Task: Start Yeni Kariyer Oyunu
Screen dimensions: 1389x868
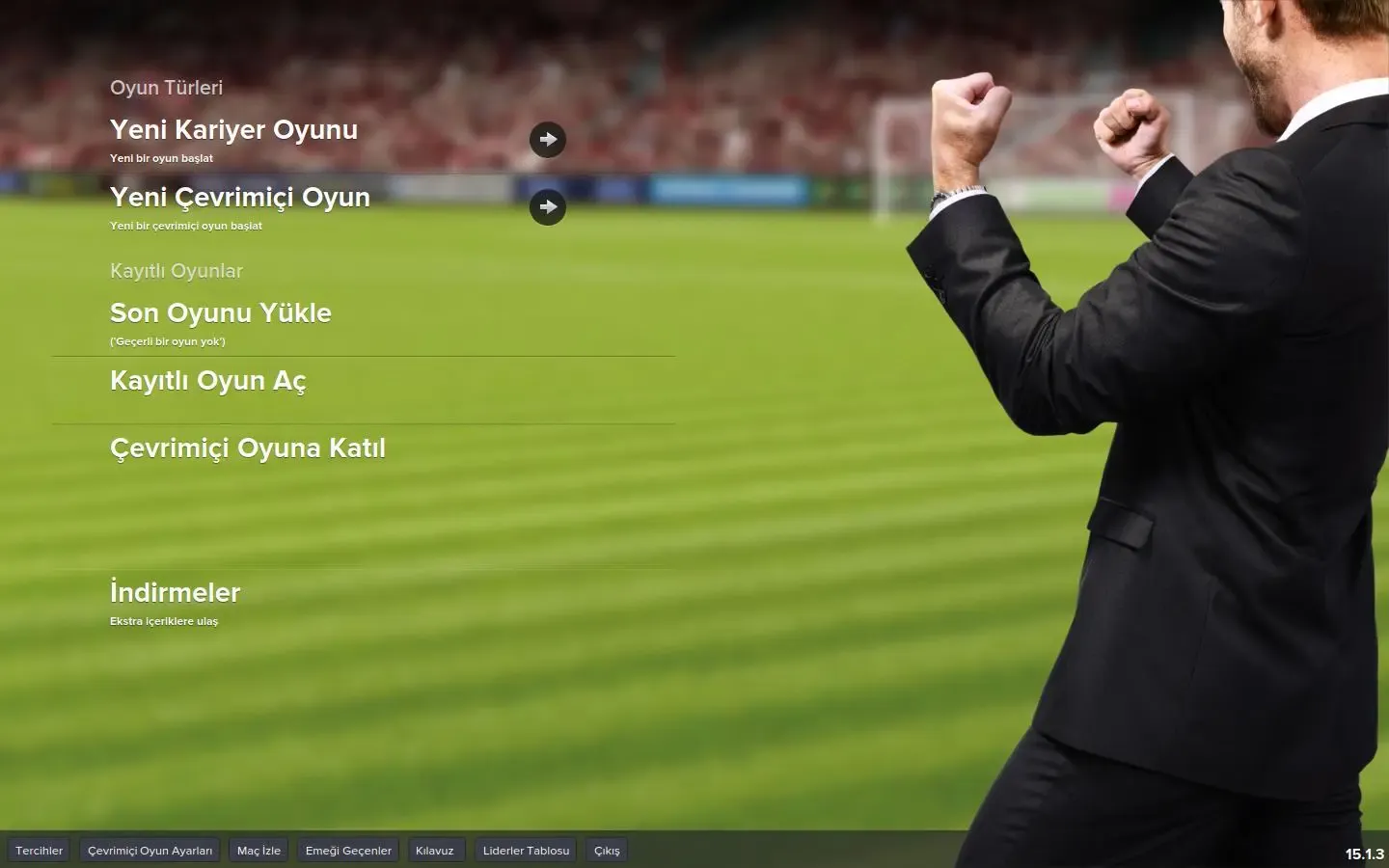Action: (233, 130)
